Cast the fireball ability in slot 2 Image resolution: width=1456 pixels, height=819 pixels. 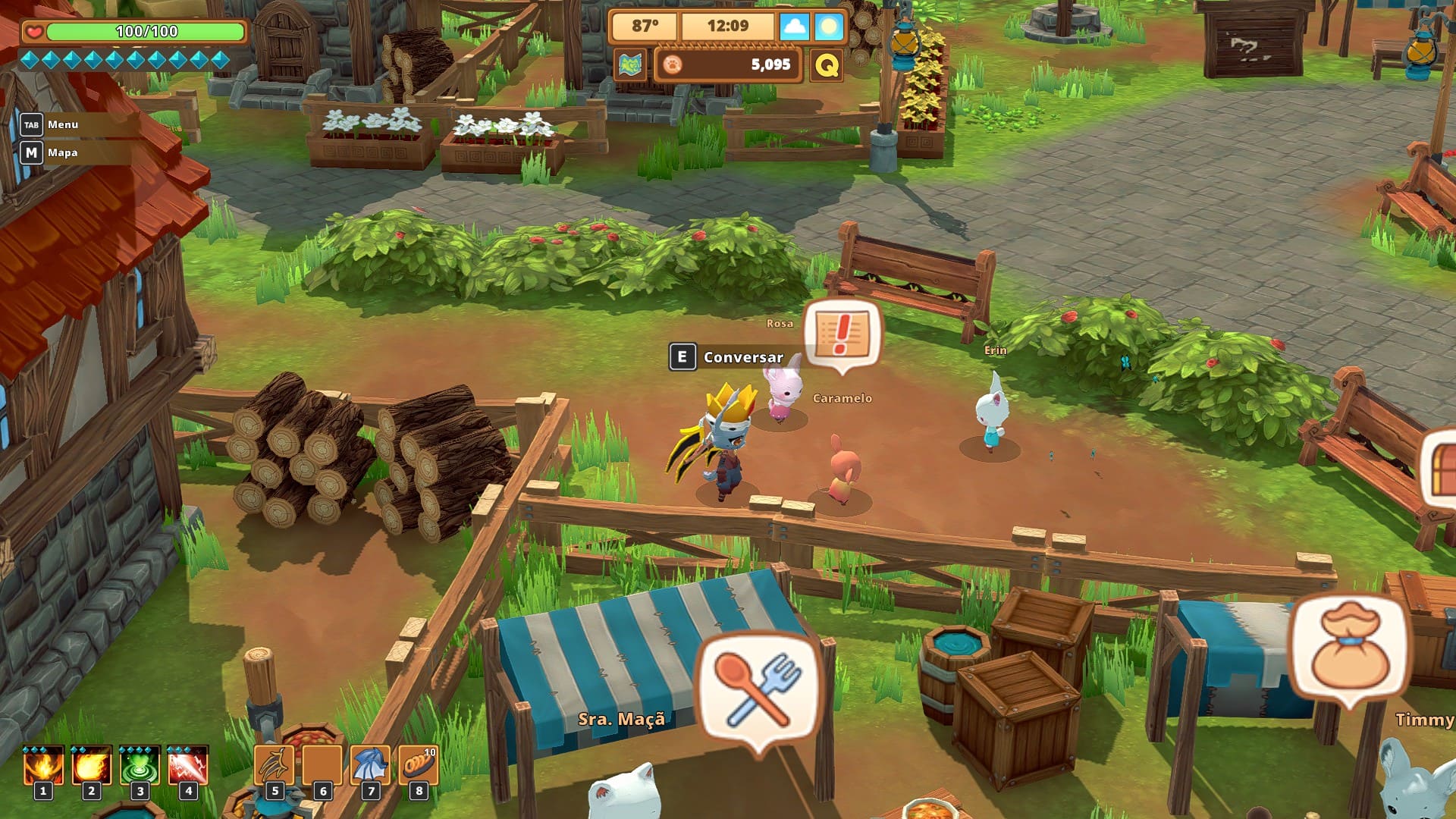91,766
